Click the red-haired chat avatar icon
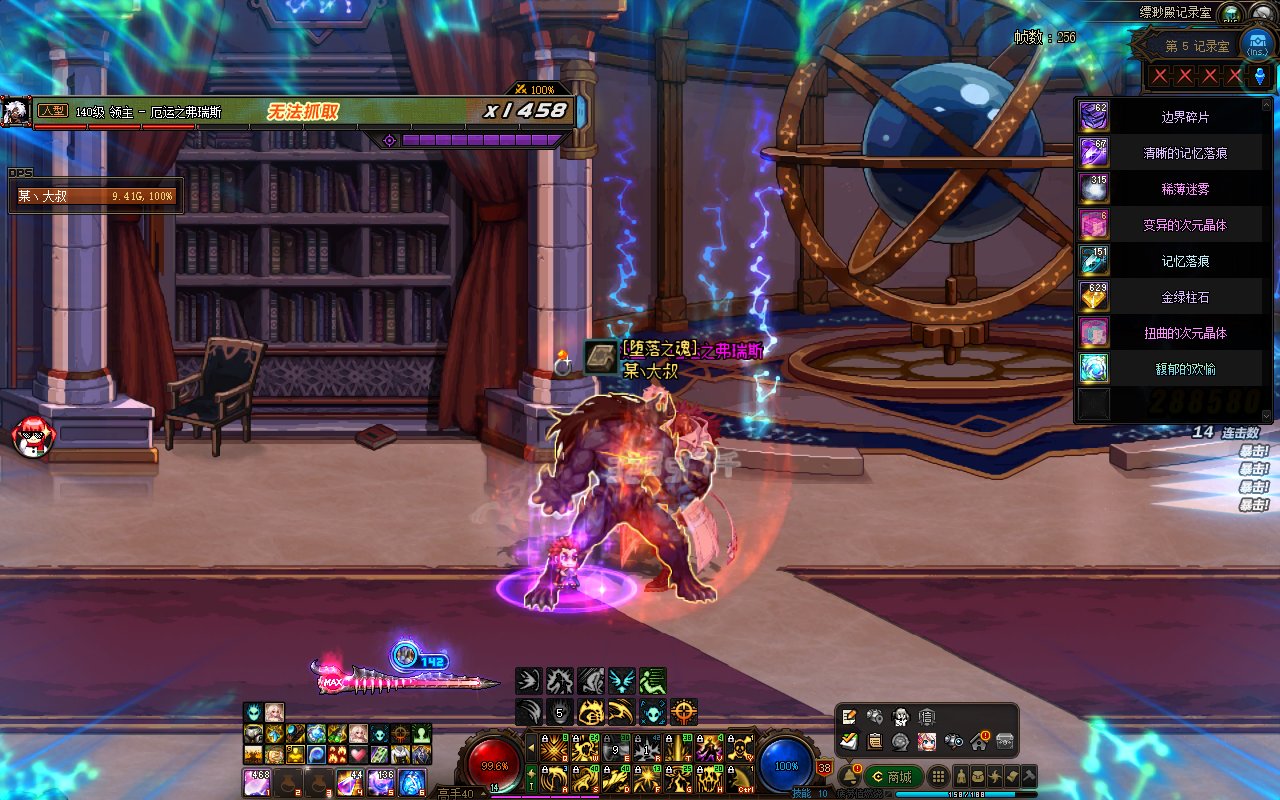Viewport: 1280px width, 800px height. (32, 437)
